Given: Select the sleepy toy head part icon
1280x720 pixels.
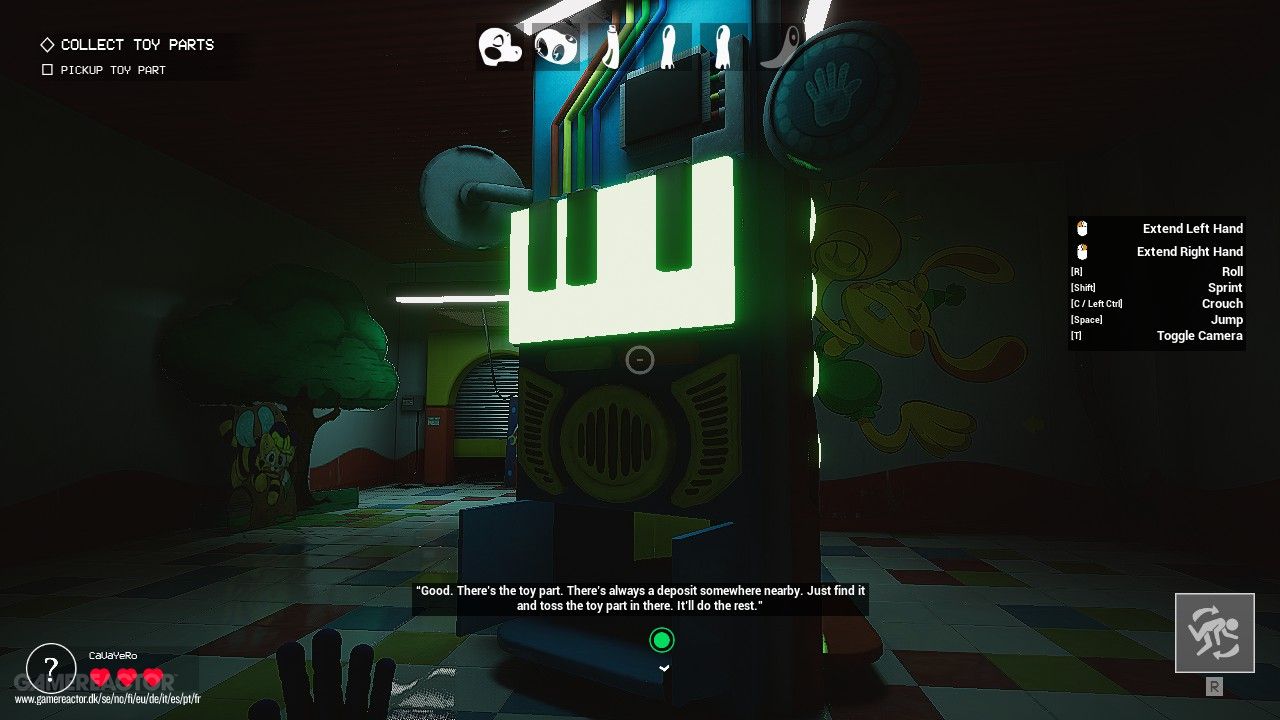Looking at the screenshot, I should pyautogui.click(x=500, y=46).
